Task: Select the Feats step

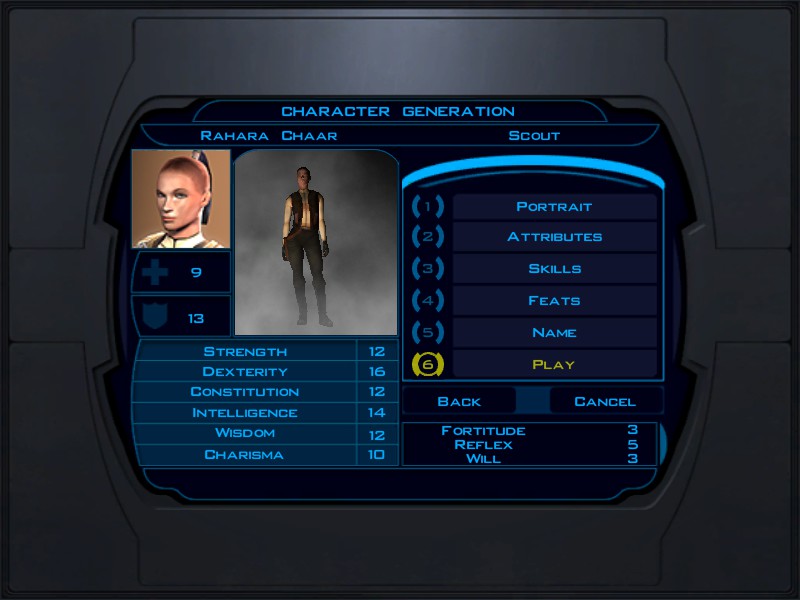Action: [x=554, y=301]
